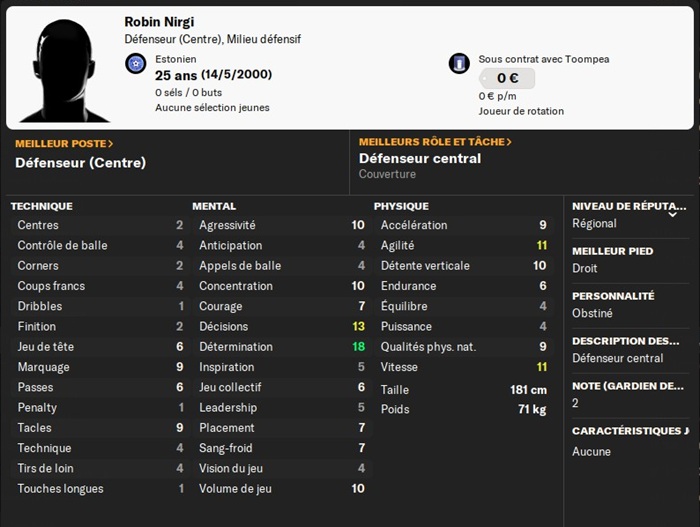Select the Agilité attribute row
The width and height of the screenshot is (700, 527).
pyautogui.click(x=463, y=245)
